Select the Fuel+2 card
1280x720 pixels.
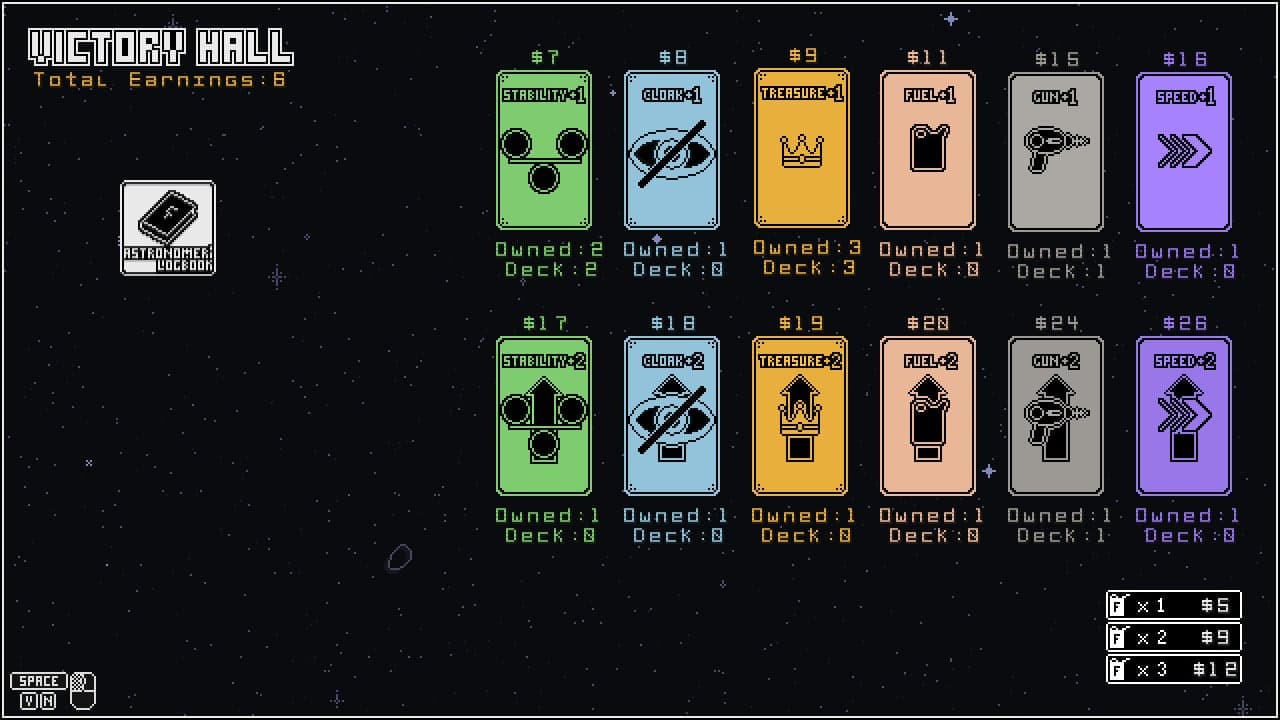[928, 416]
